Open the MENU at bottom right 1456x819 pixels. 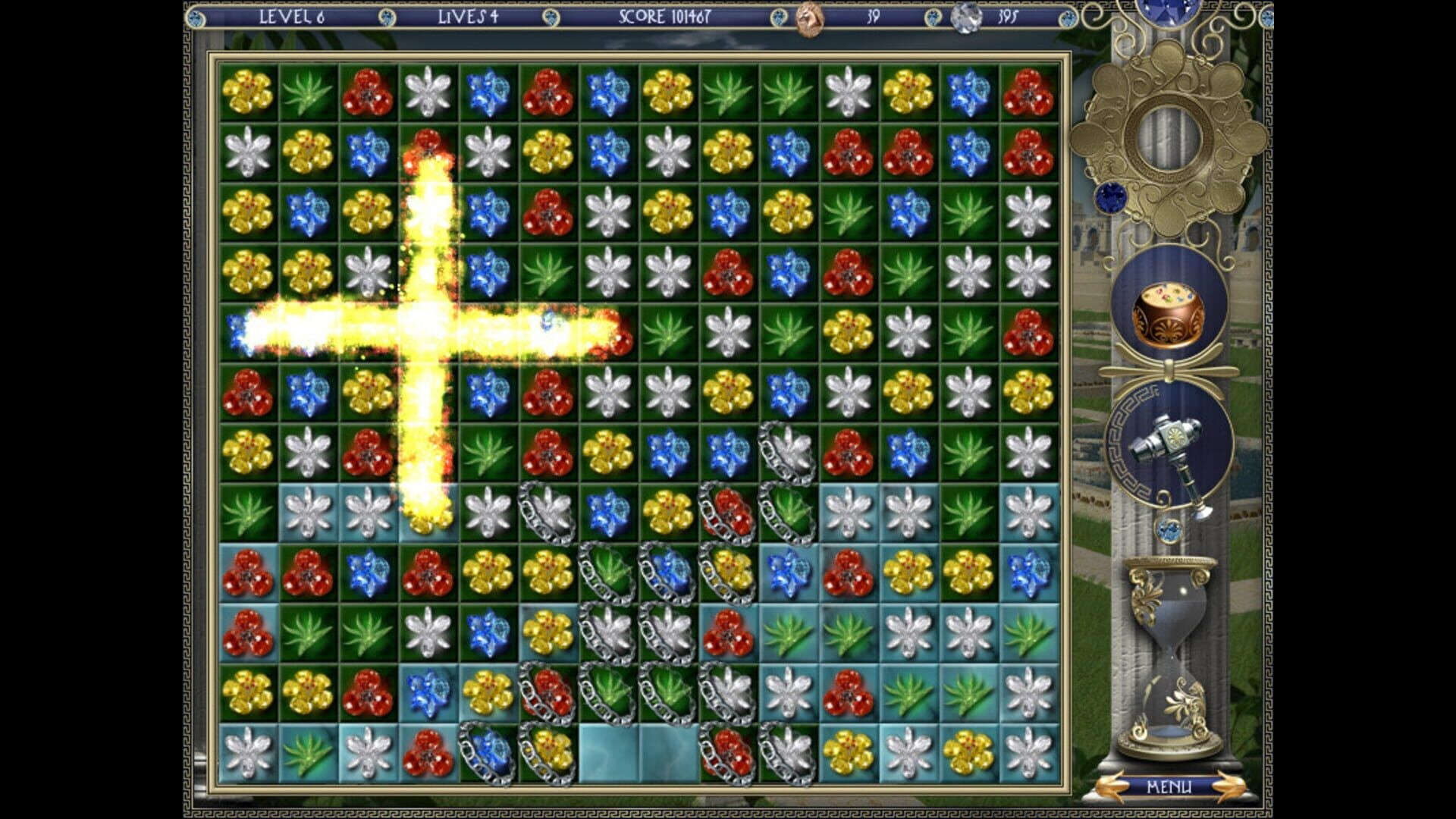tap(1169, 785)
